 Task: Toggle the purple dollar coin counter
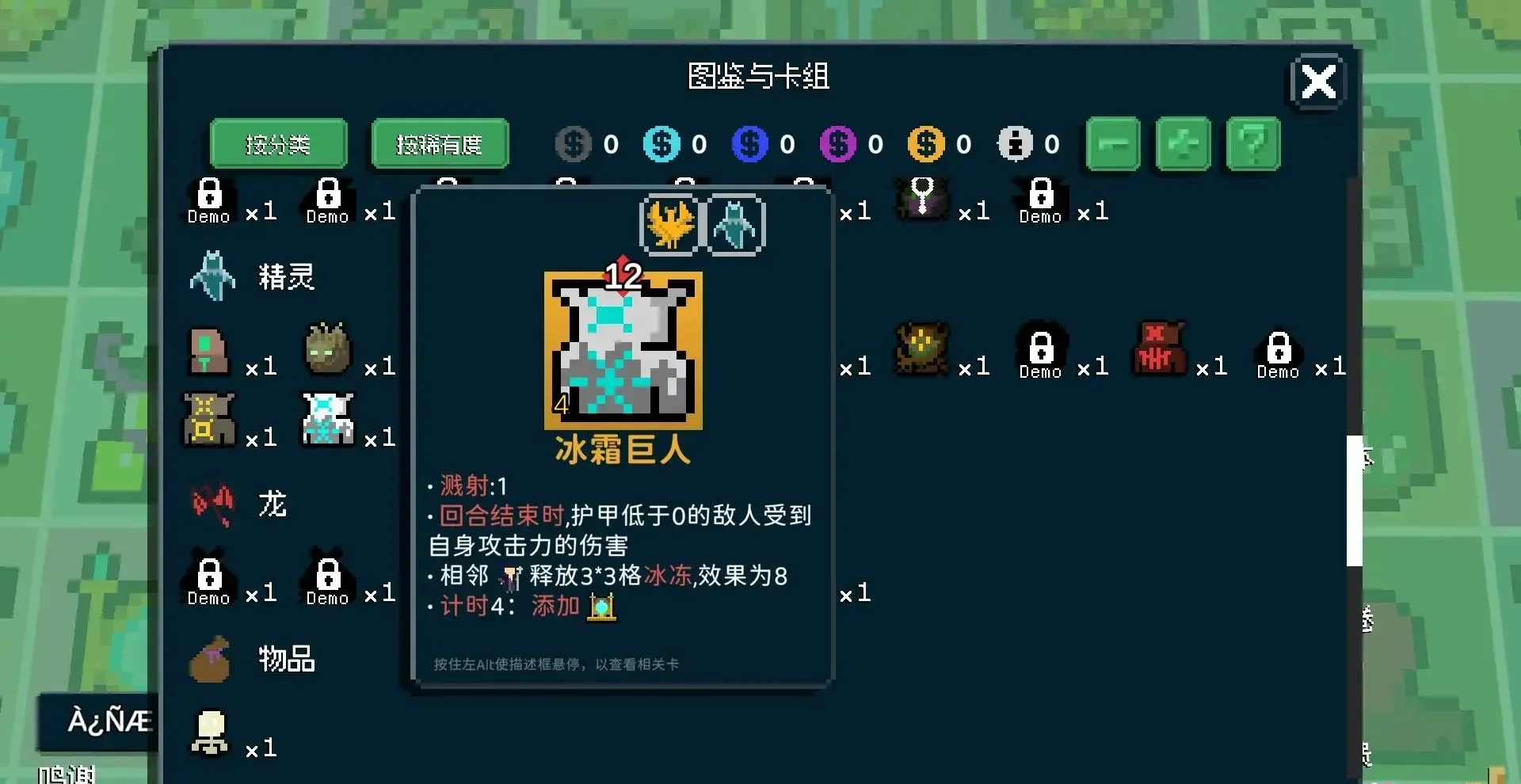click(837, 143)
